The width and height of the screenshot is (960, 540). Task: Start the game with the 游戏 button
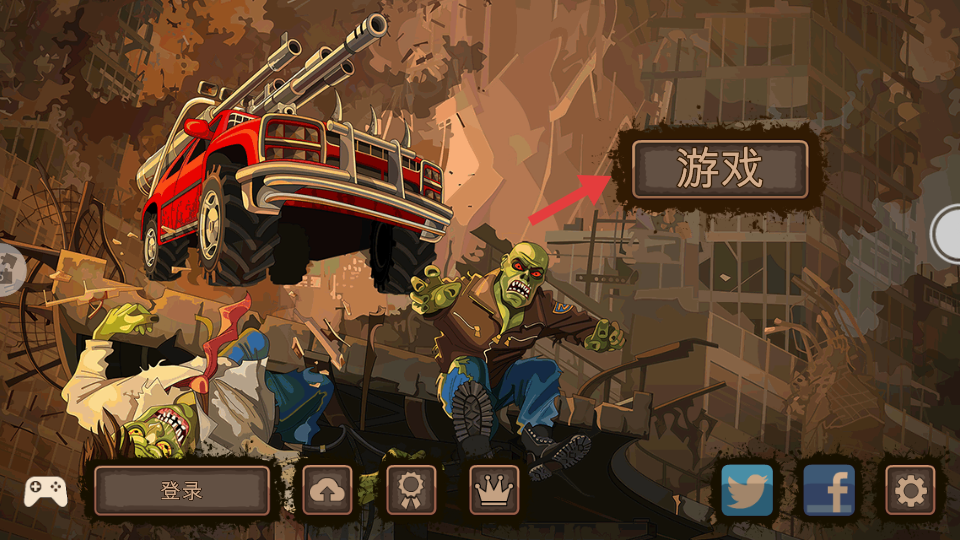(x=719, y=169)
